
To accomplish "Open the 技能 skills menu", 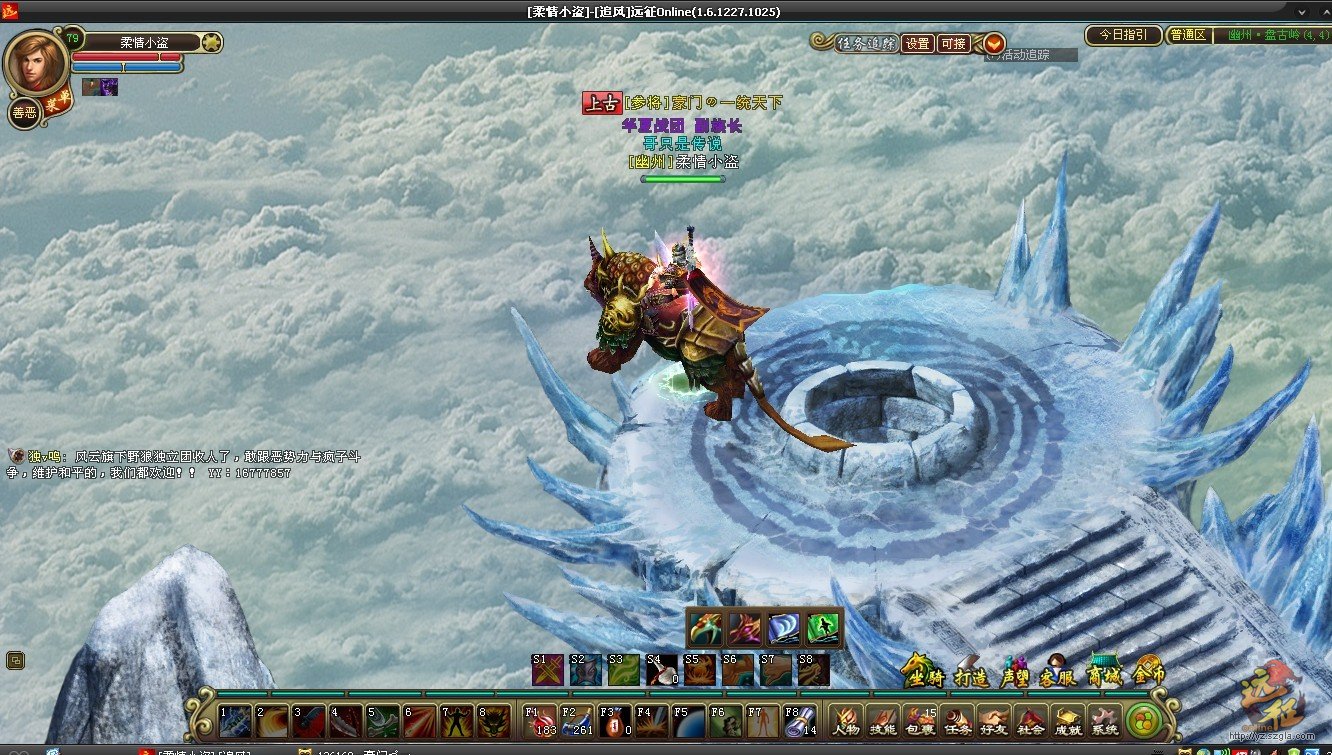I will tap(883, 720).
